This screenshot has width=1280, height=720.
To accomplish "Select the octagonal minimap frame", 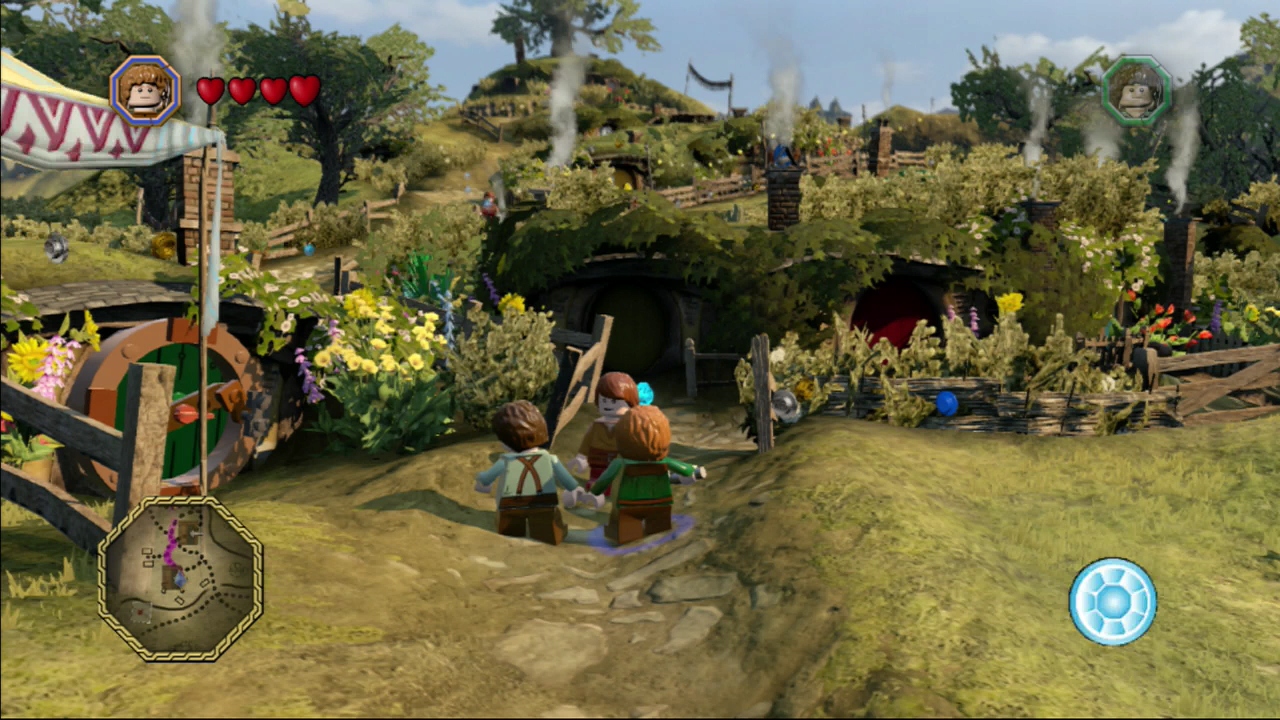I will pyautogui.click(x=180, y=500).
